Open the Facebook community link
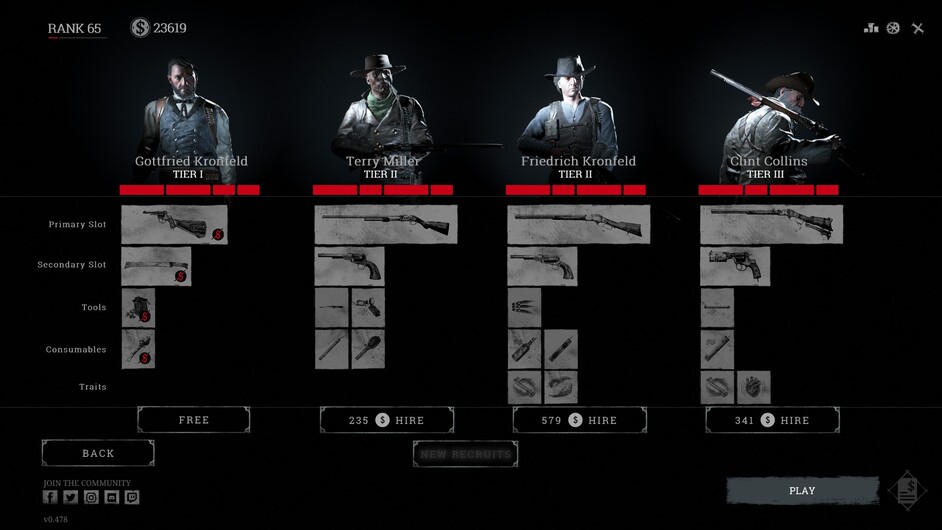 (x=50, y=497)
